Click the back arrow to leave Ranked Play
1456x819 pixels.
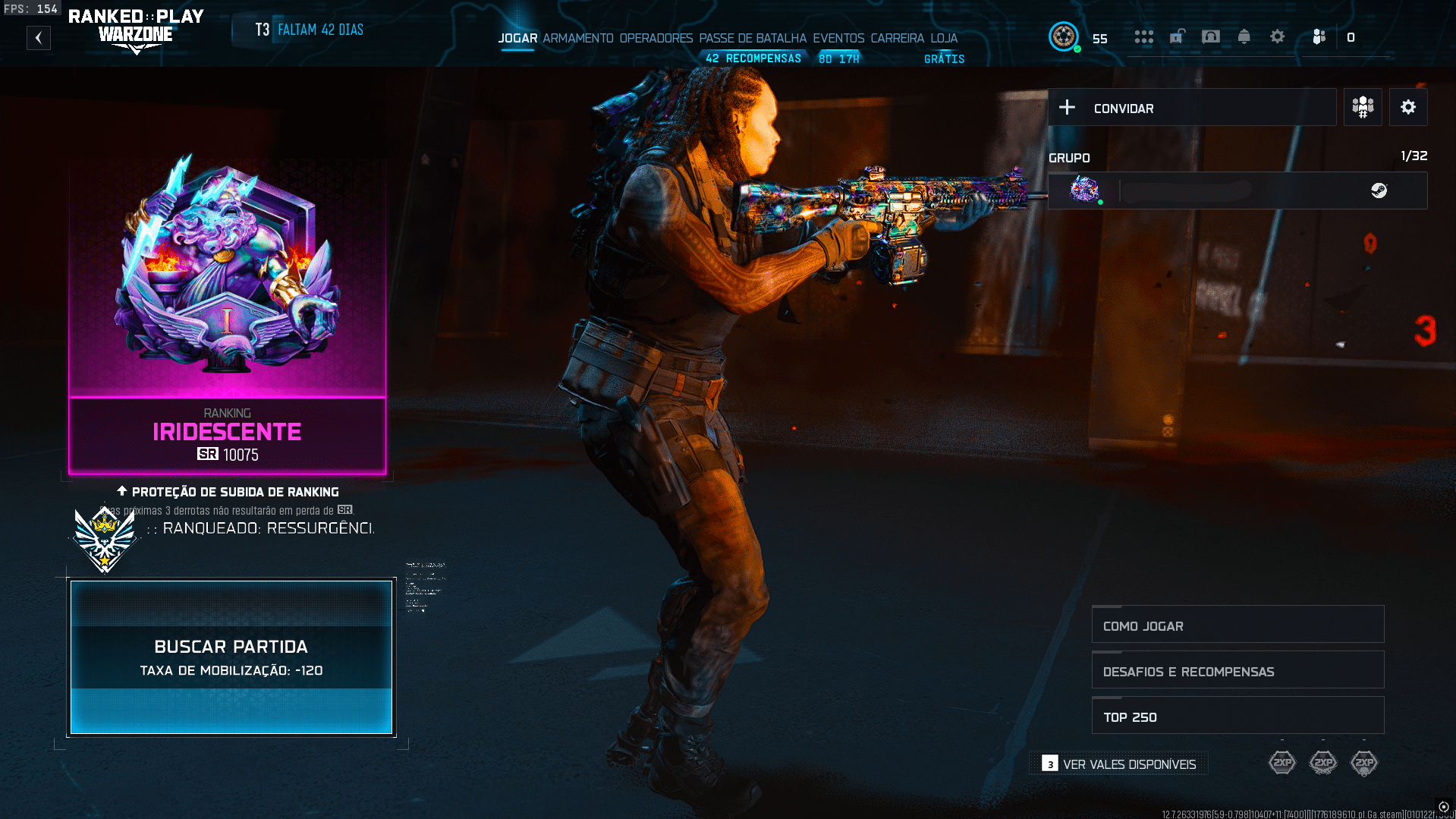click(38, 37)
